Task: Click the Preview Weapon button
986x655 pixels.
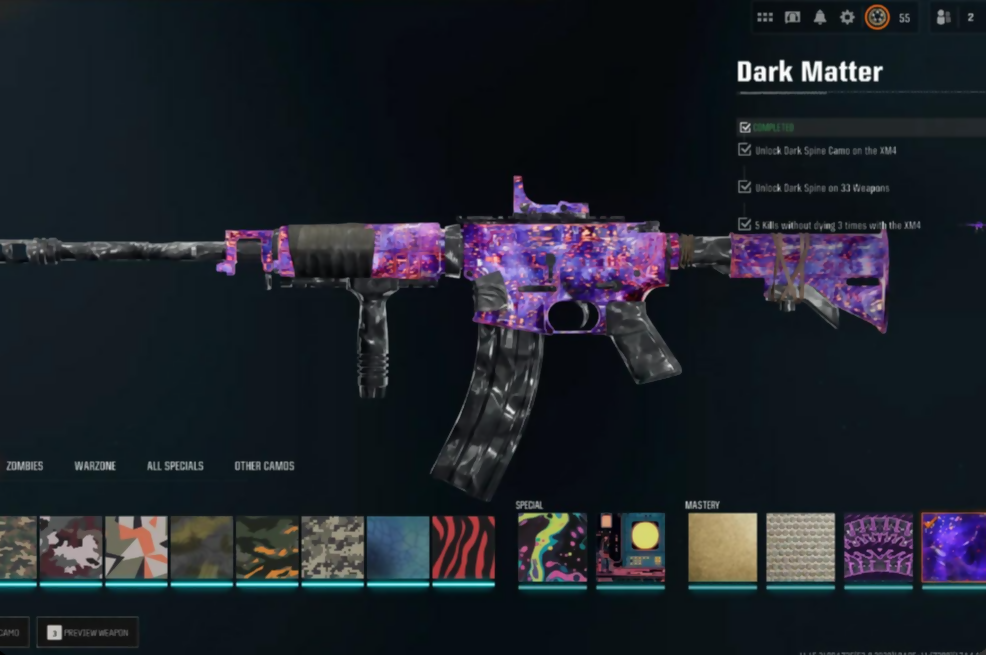Action: [88, 632]
